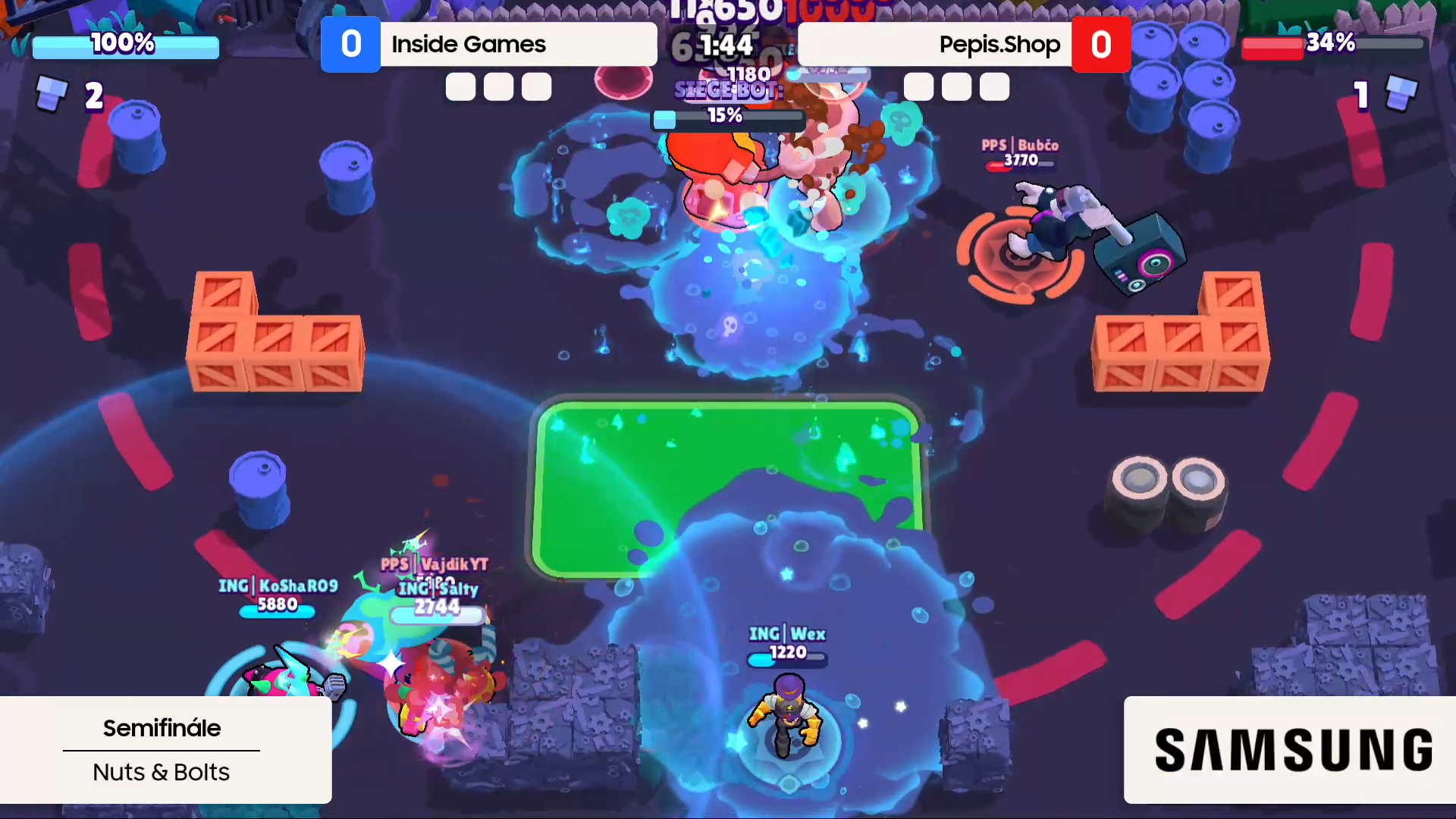Toggle the first respawn slot under Inside Games
Image resolution: width=1456 pixels, height=819 pixels.
click(x=460, y=86)
